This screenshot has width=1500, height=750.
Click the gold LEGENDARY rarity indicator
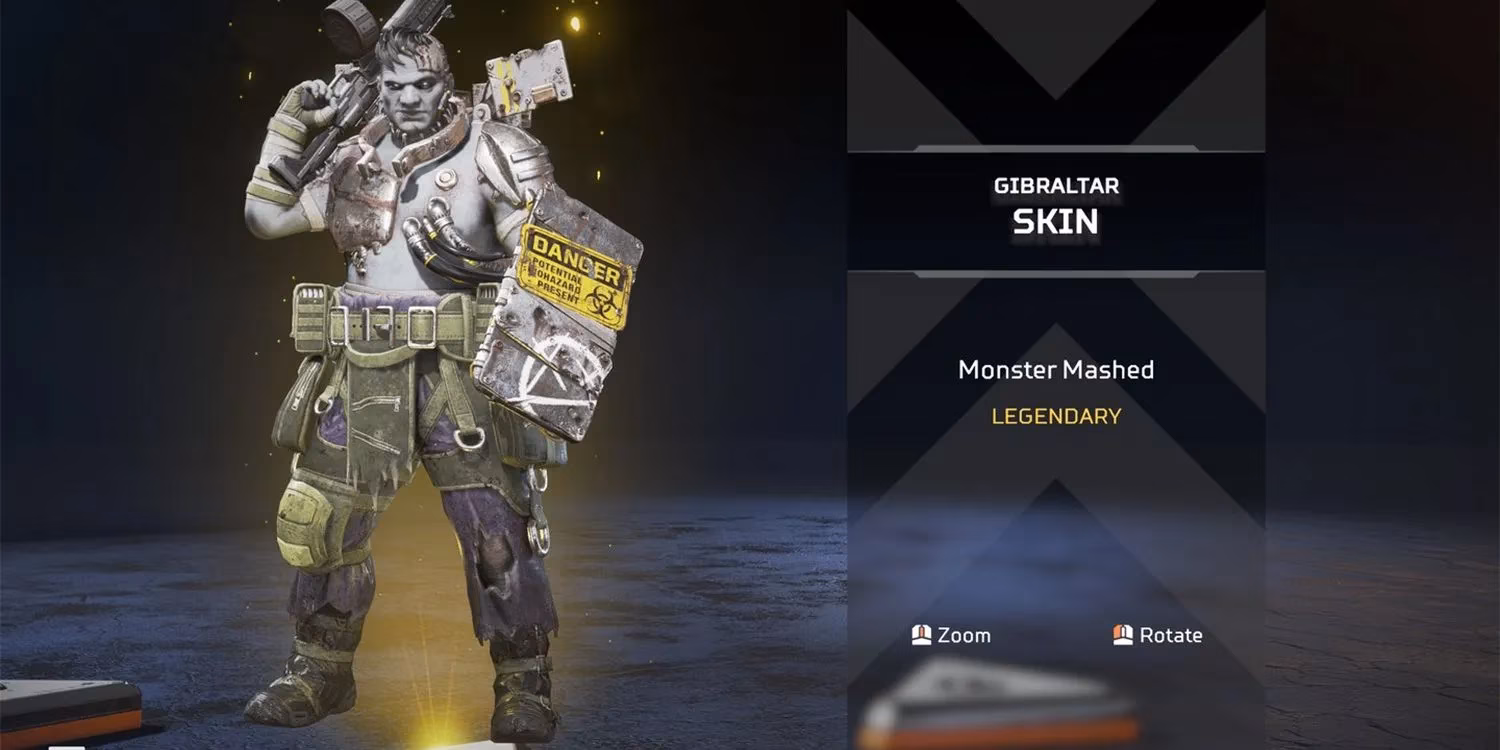coord(1055,417)
